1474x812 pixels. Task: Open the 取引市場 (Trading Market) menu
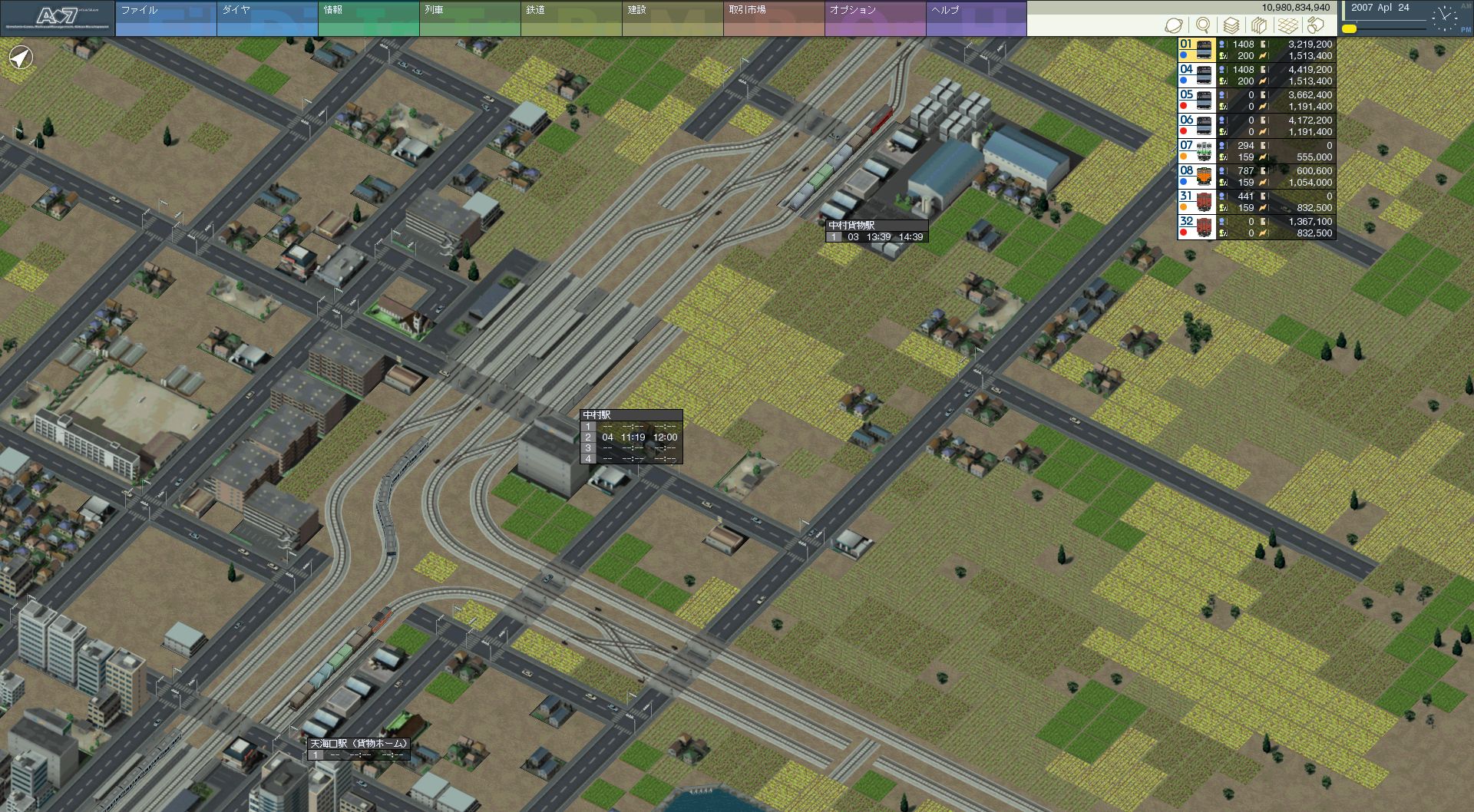[x=773, y=18]
